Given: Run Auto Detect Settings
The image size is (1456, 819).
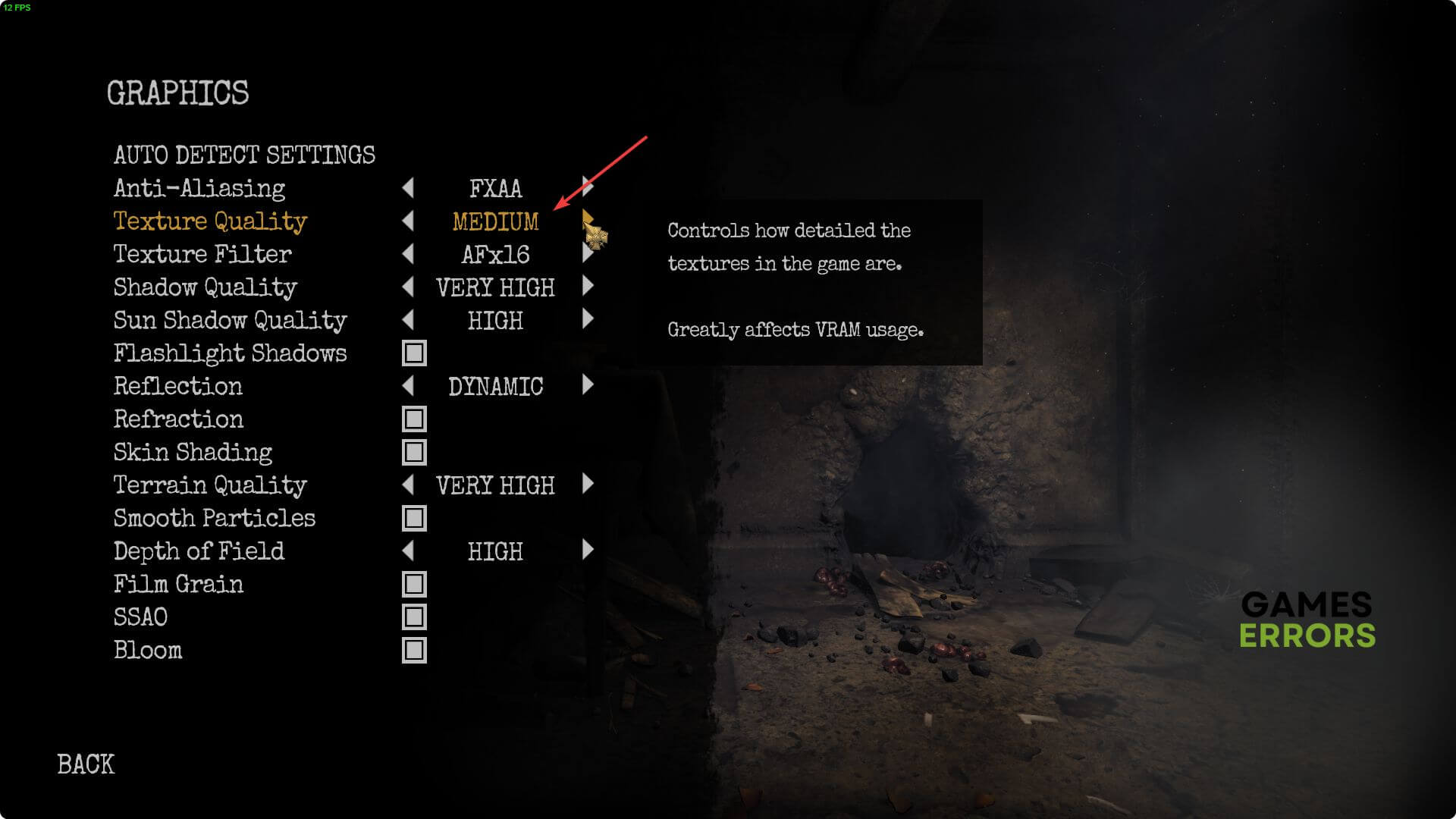Looking at the screenshot, I should 244,155.
